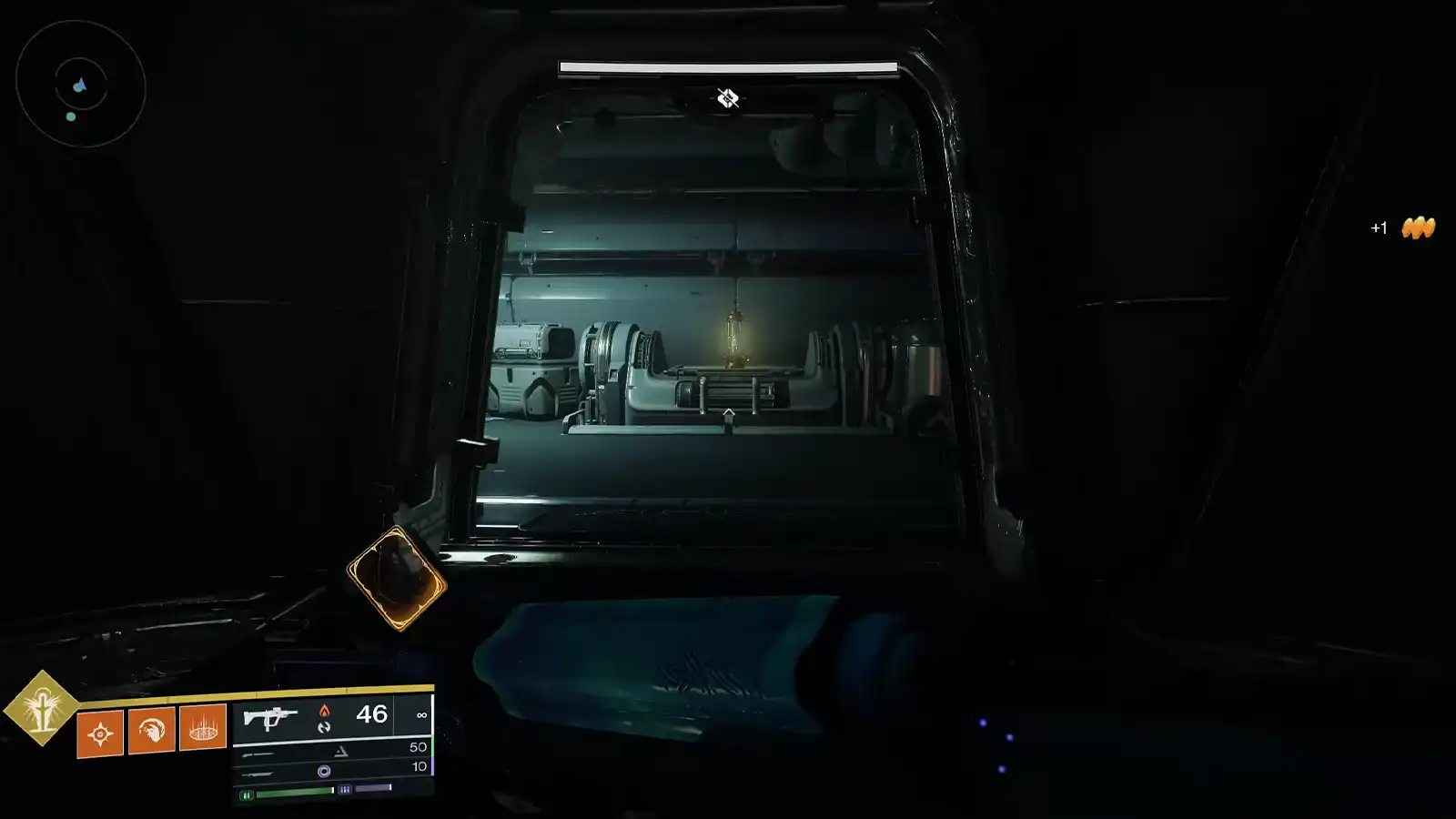Select the solar damage element icon

coord(324,709)
